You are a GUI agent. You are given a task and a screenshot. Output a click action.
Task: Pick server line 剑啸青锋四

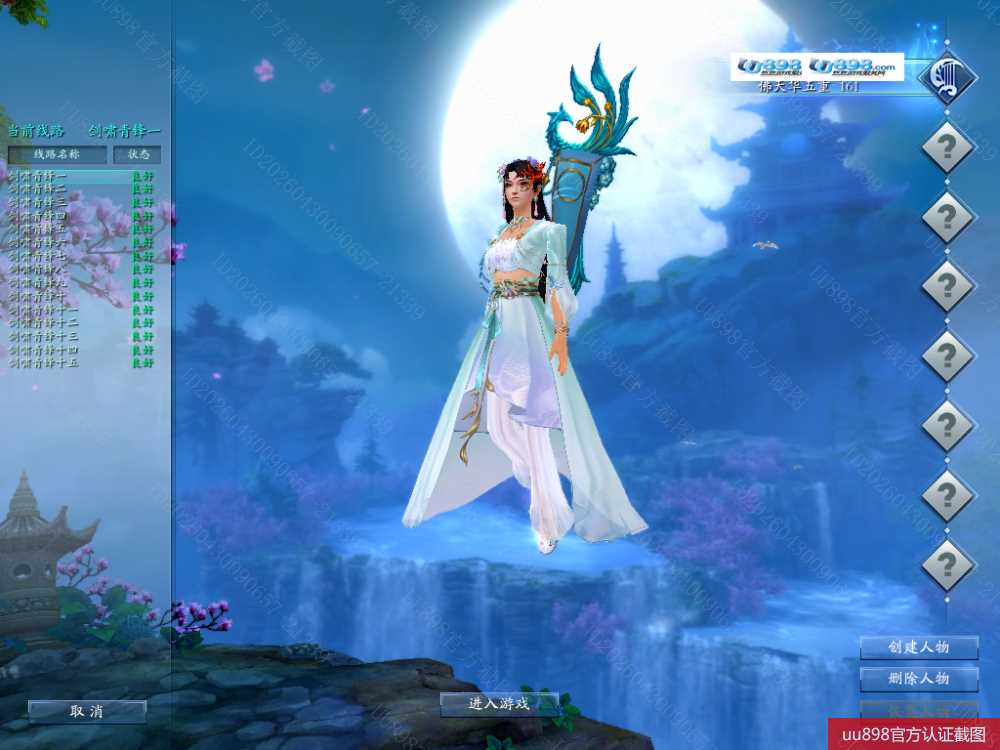40,216
